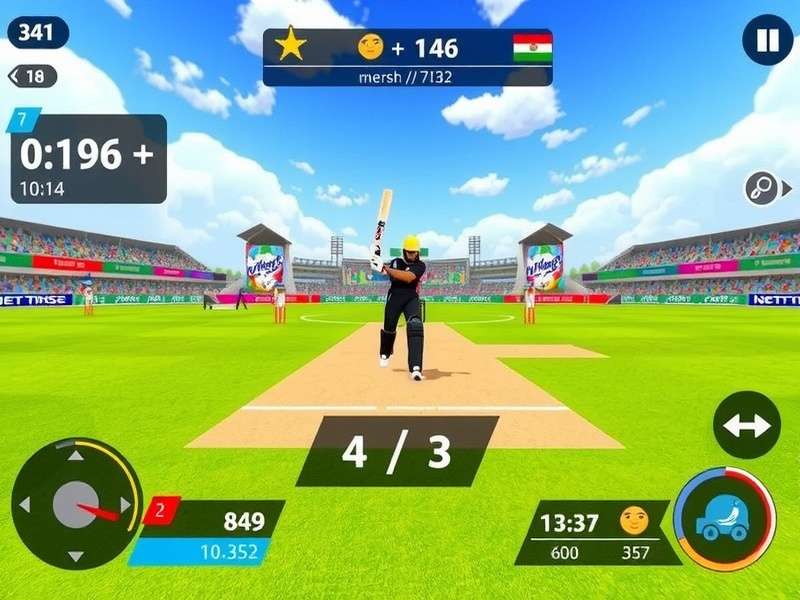The image size is (800, 600).
Task: Tap the double-arrow swap button
Action: click(x=747, y=425)
